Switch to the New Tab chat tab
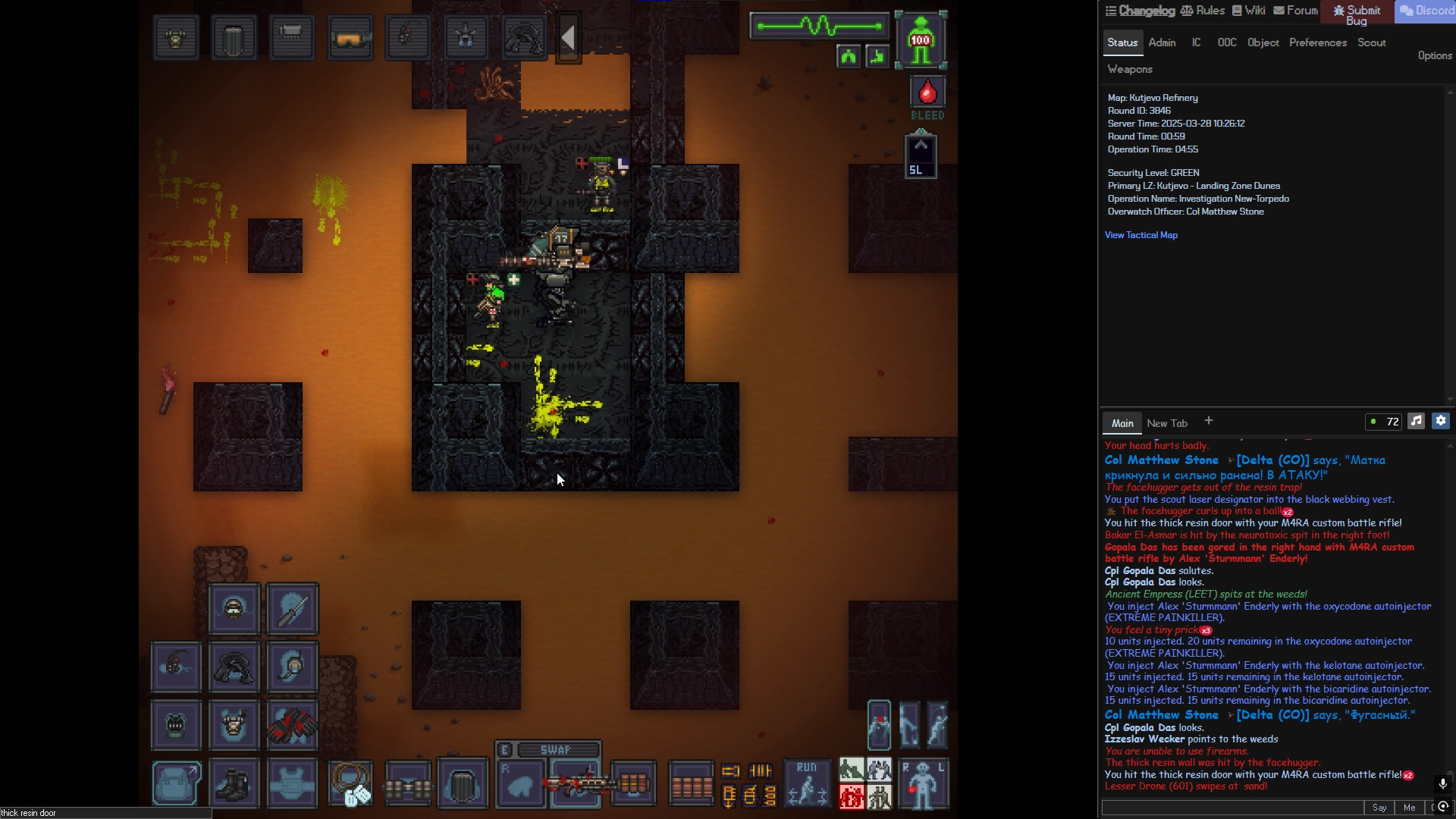Viewport: 1456px width, 819px height. click(1167, 423)
